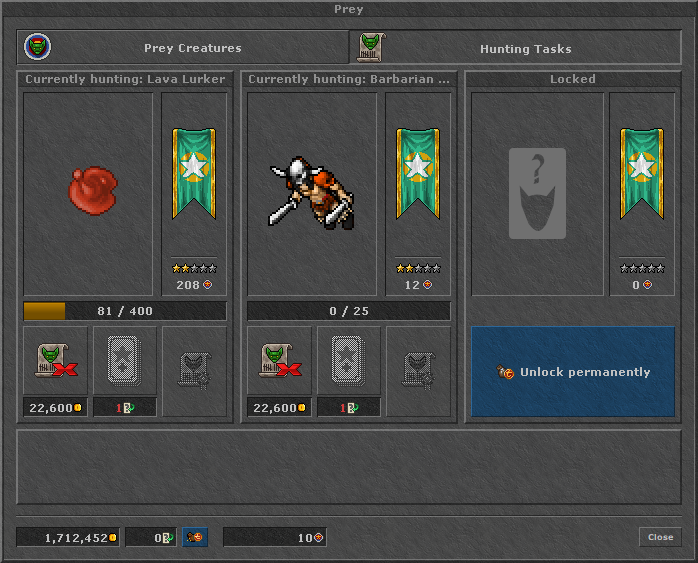Switch to the Prey Creatures tab

coord(183,47)
